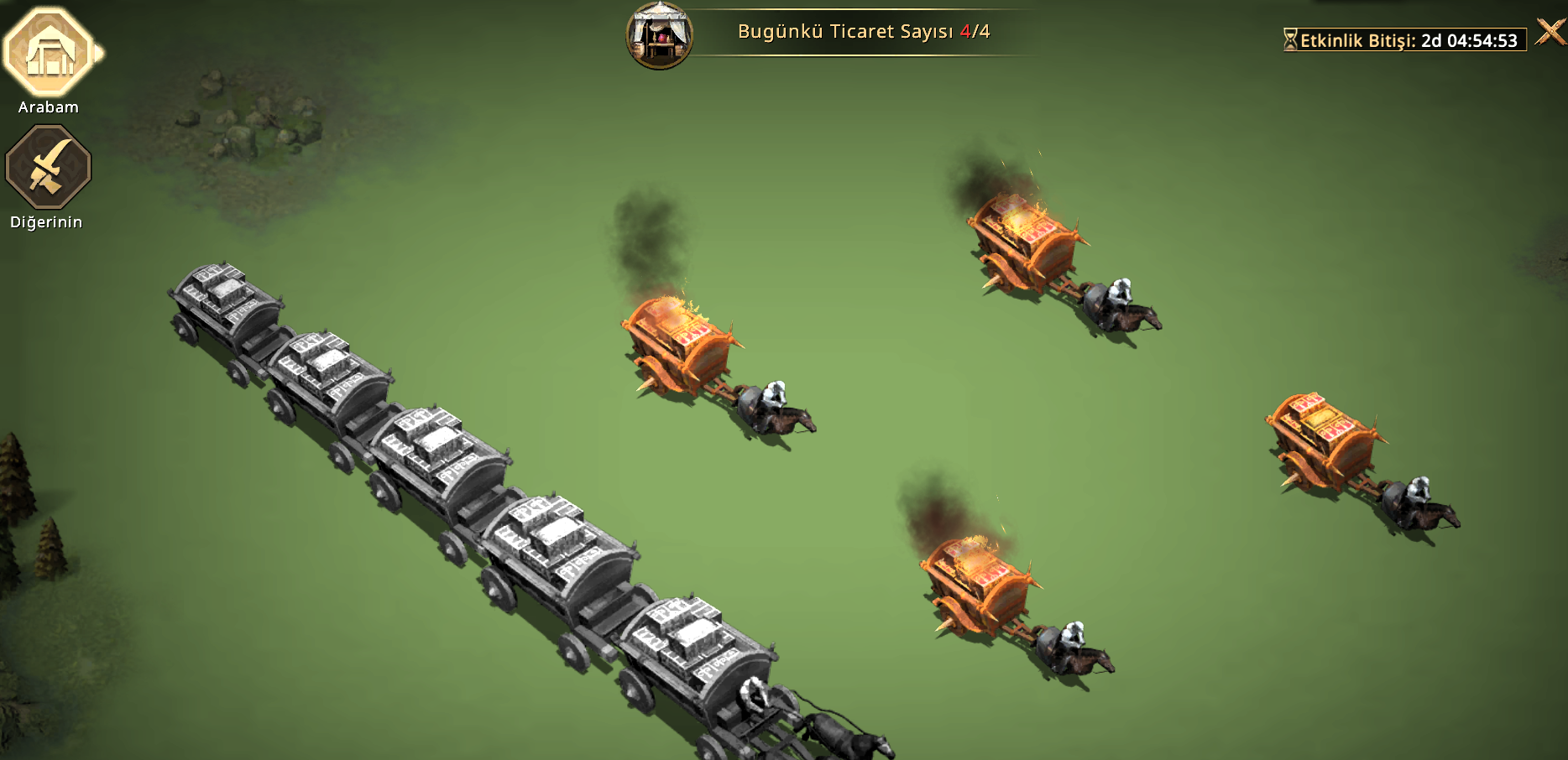Tap the merchant tent trade icon
1568x760 pixels.
(x=659, y=35)
